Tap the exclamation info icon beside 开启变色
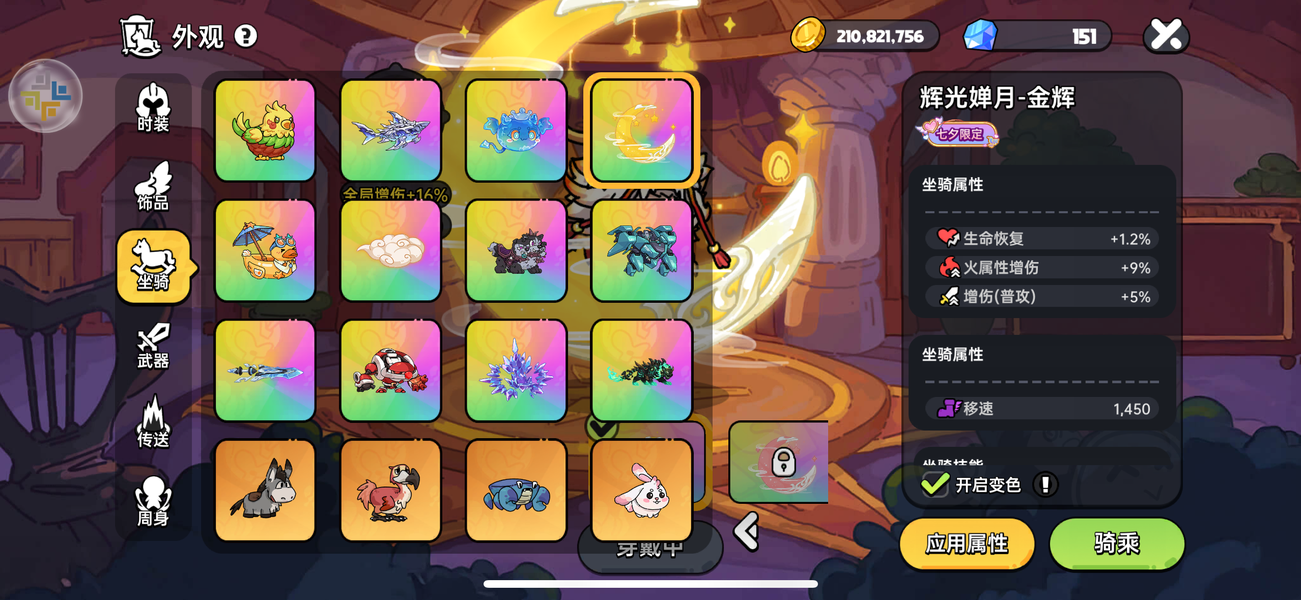This screenshot has height=600, width=1301. 1045,485
